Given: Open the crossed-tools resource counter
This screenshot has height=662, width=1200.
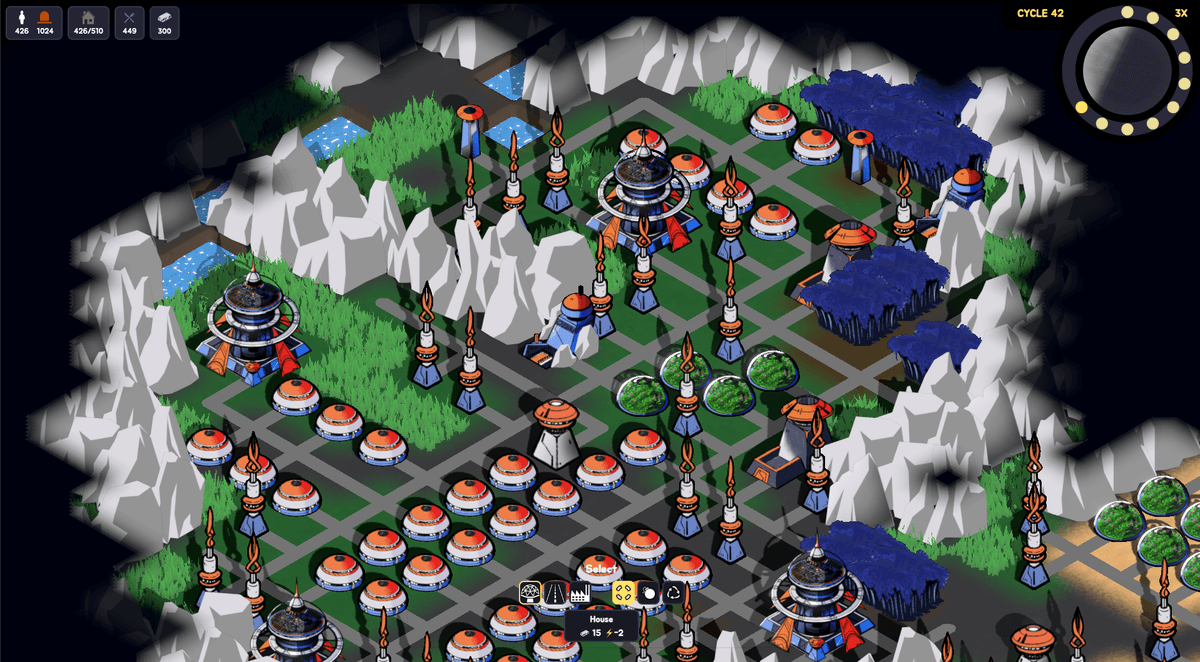Looking at the screenshot, I should pyautogui.click(x=130, y=22).
